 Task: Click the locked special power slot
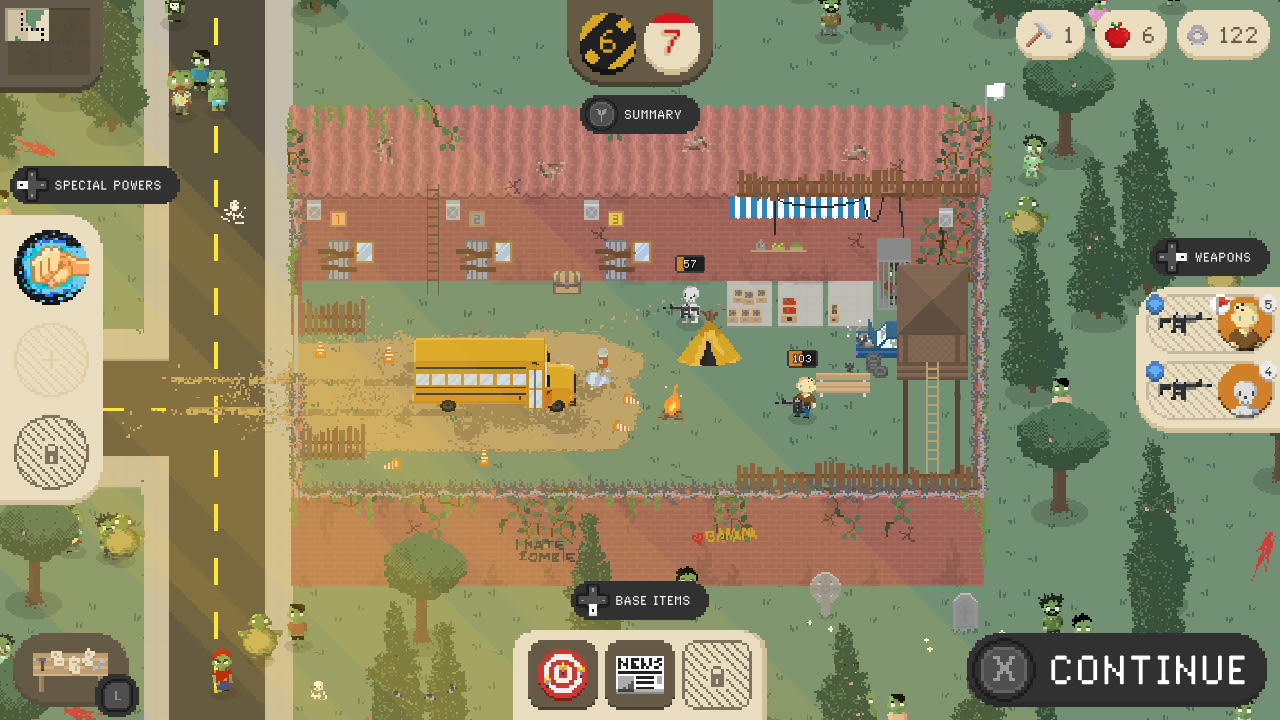pos(52,452)
